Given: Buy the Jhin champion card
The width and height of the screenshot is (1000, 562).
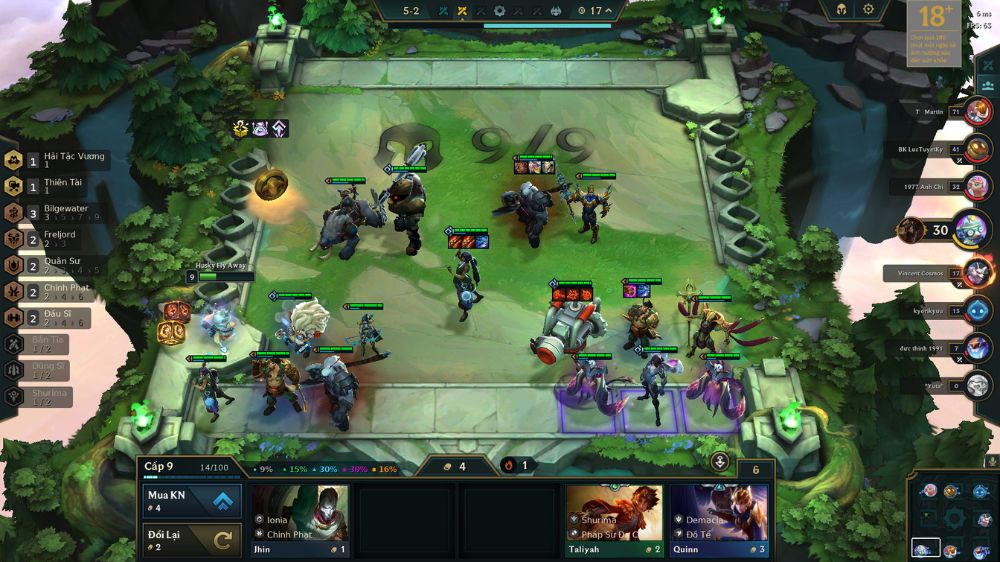Looking at the screenshot, I should pos(300,520).
